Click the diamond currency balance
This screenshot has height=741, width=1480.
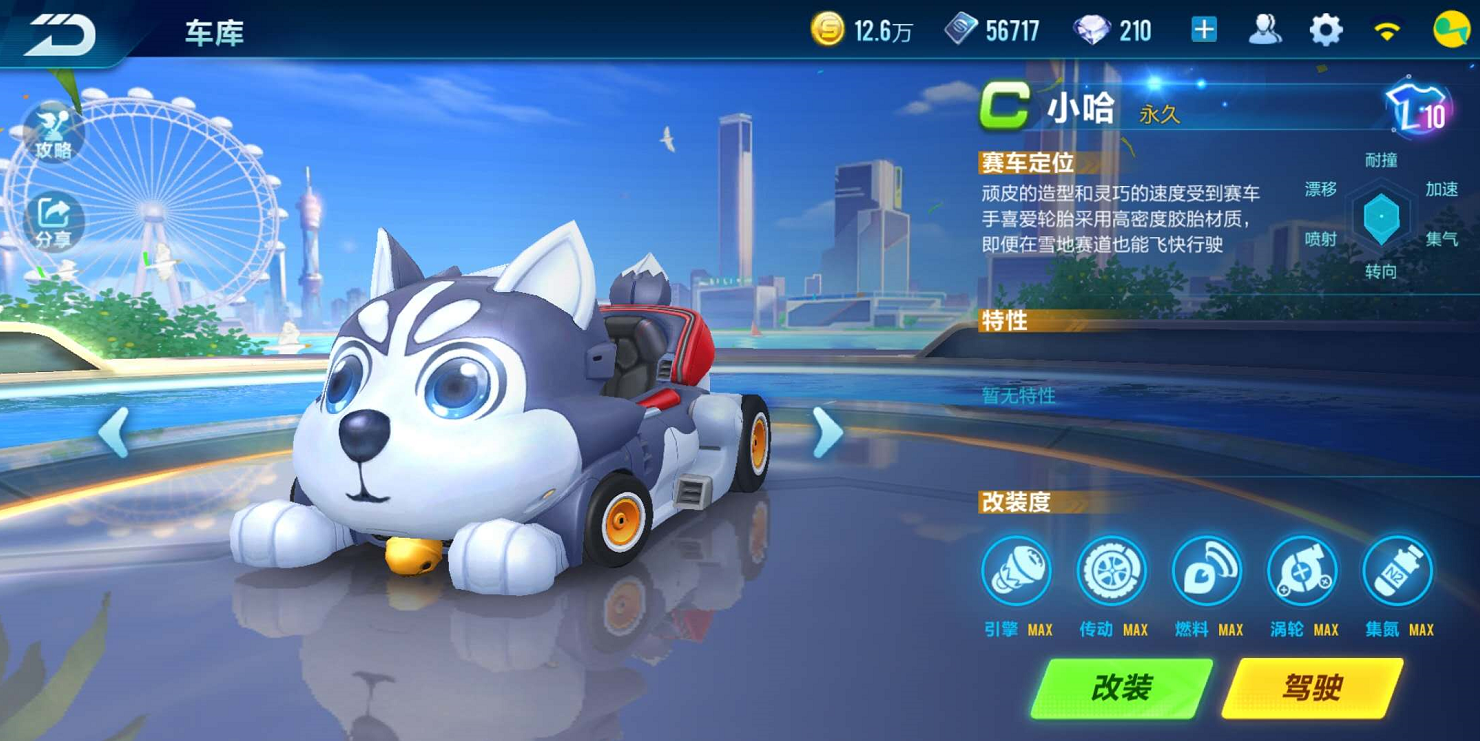1112,31
